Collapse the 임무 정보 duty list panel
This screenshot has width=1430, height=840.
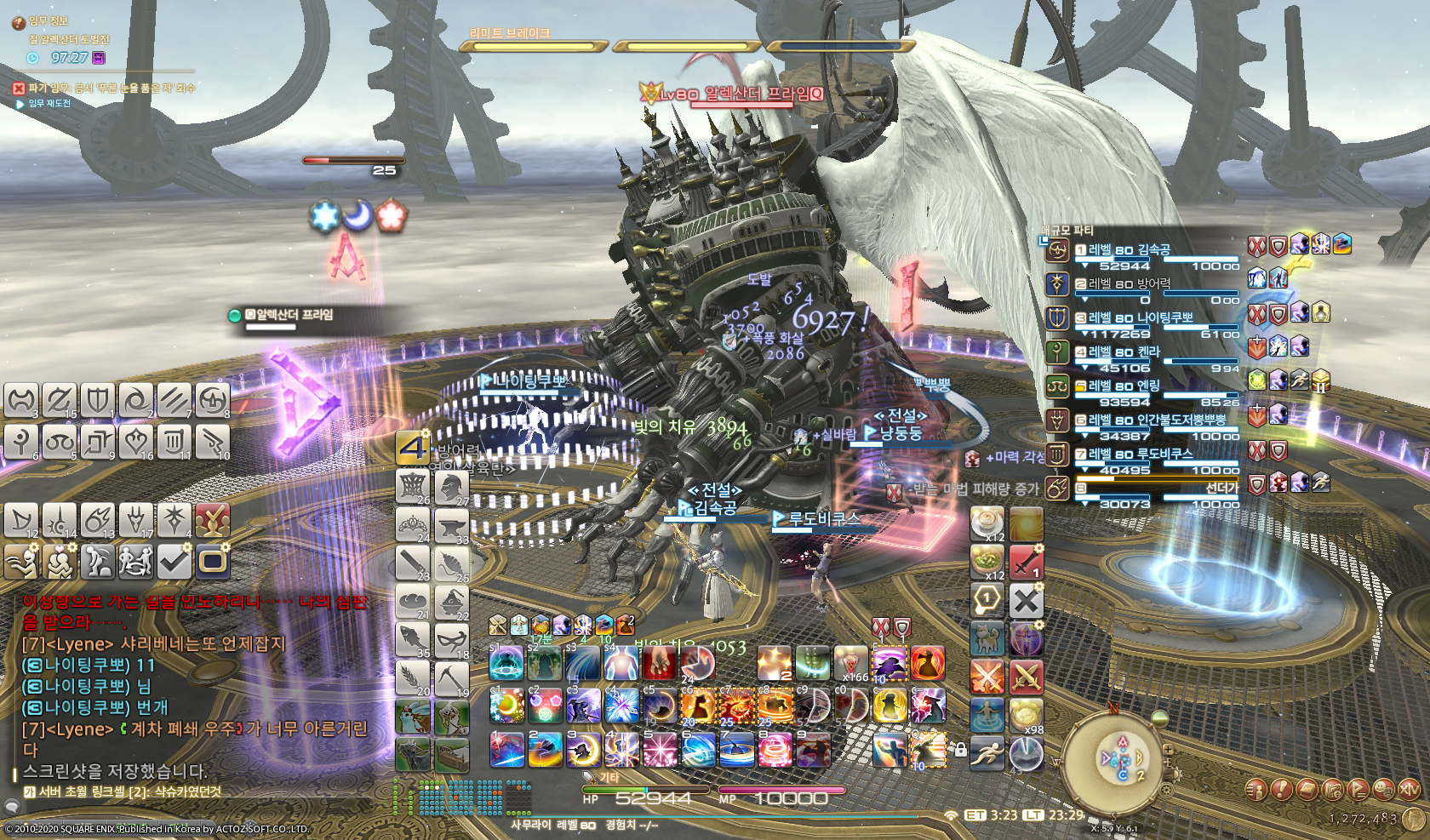tap(19, 23)
